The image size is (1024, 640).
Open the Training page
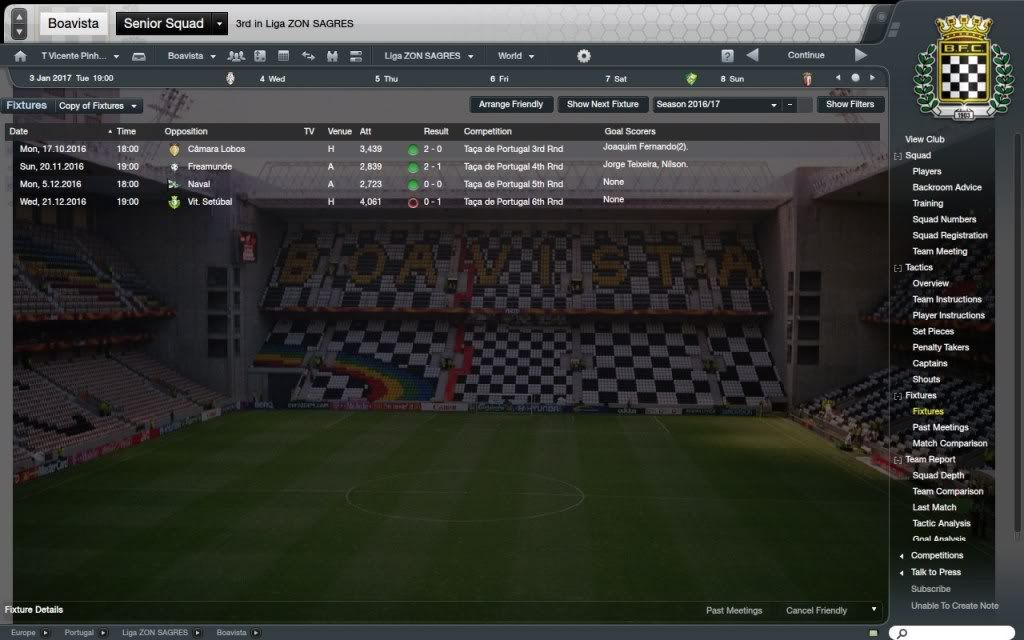927,204
